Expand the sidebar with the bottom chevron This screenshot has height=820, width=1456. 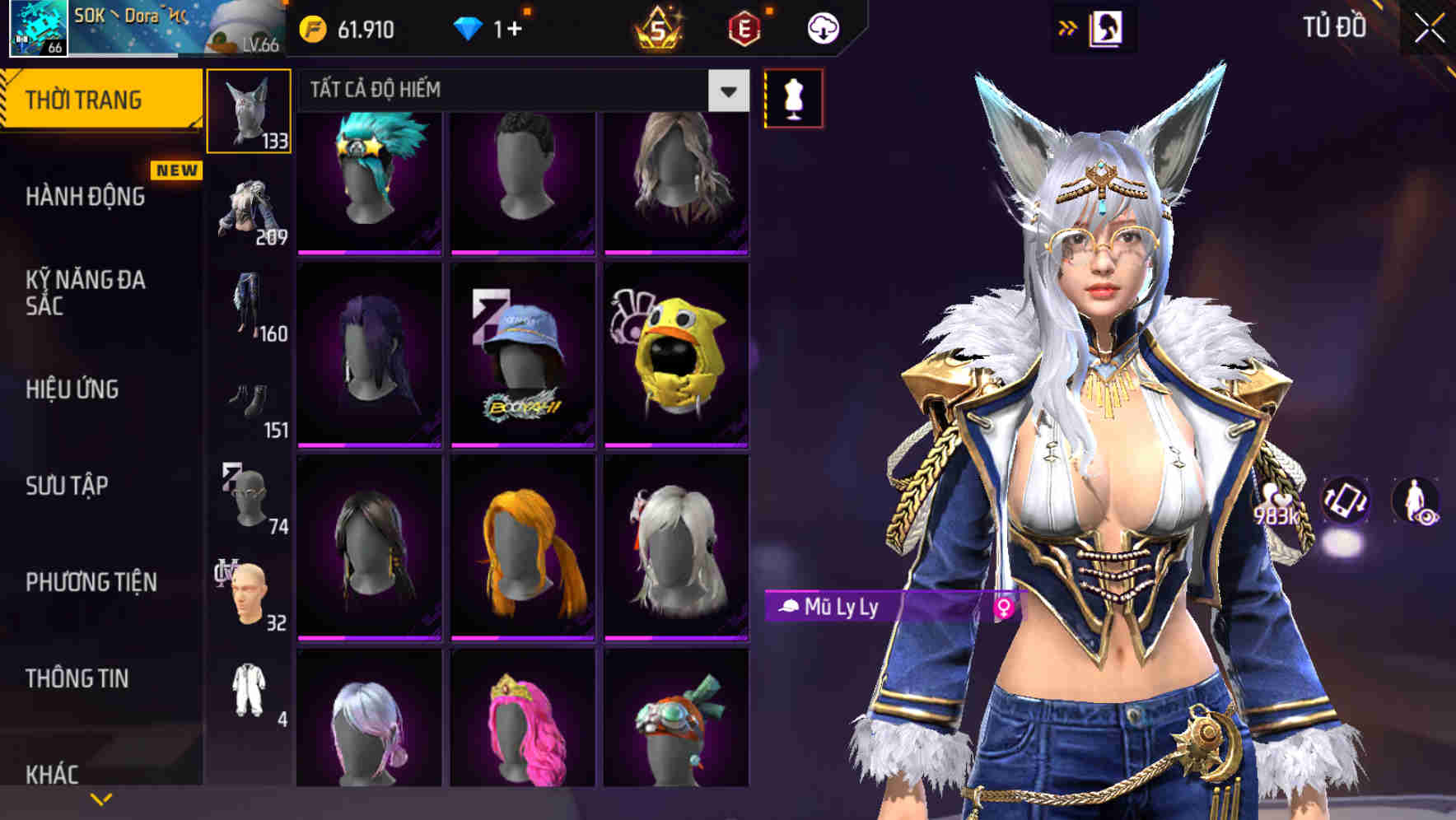point(101,797)
